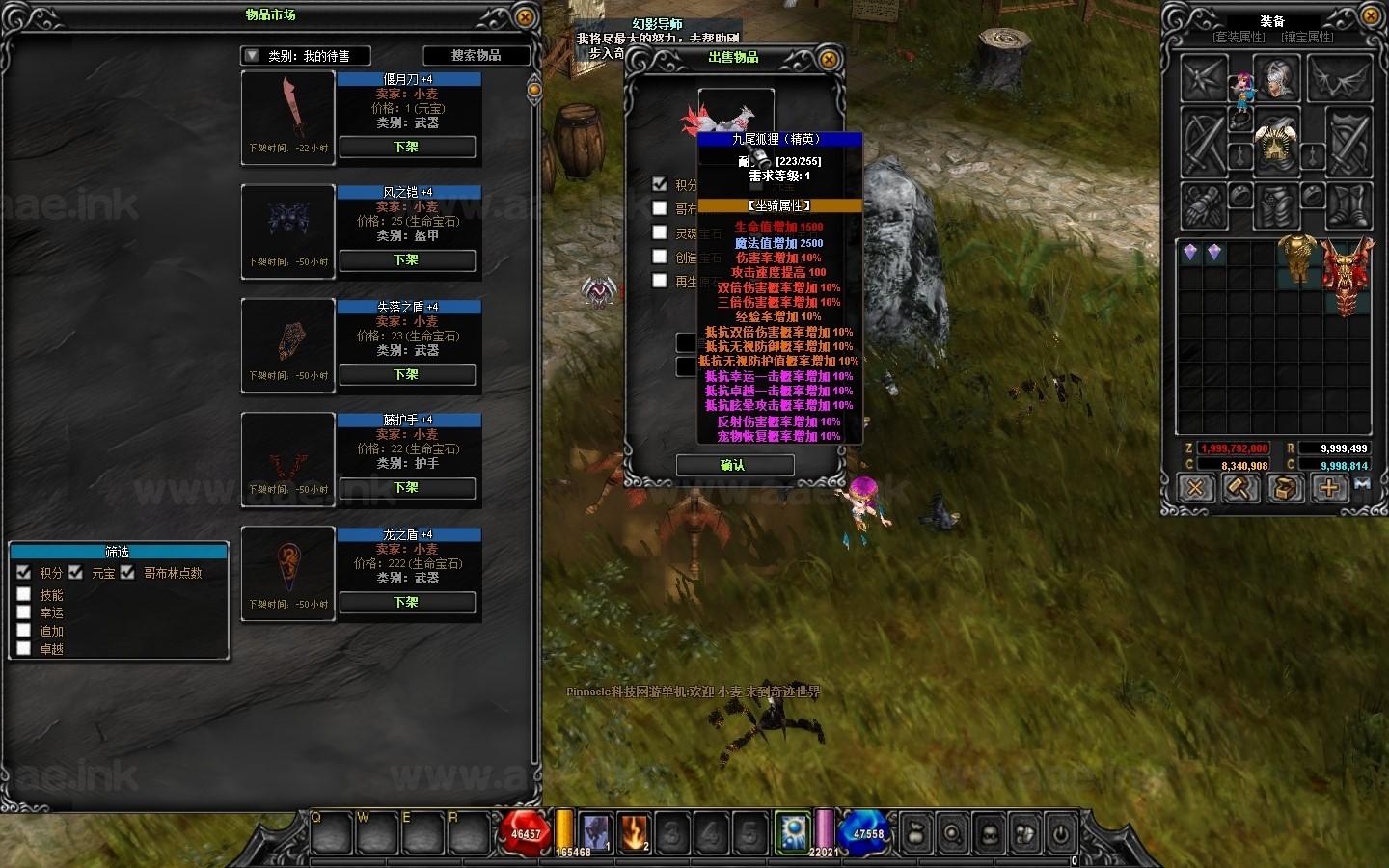The height and width of the screenshot is (868, 1389).
Task: Toggle the 哥布林点数 filter checkbox
Action: pos(127,573)
